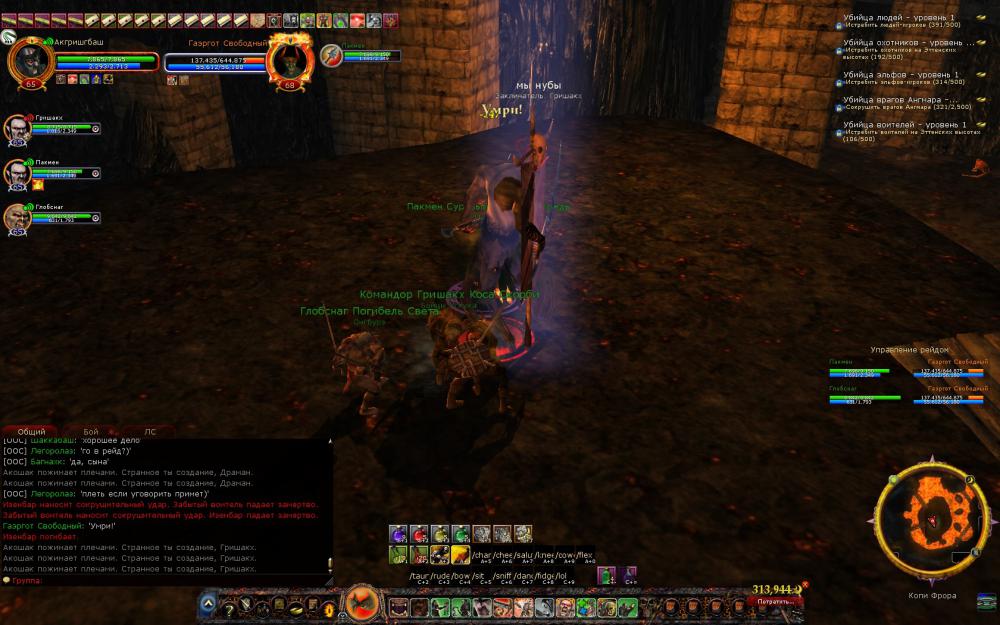
Task: Use the red potion quickslot
Action: click(419, 533)
